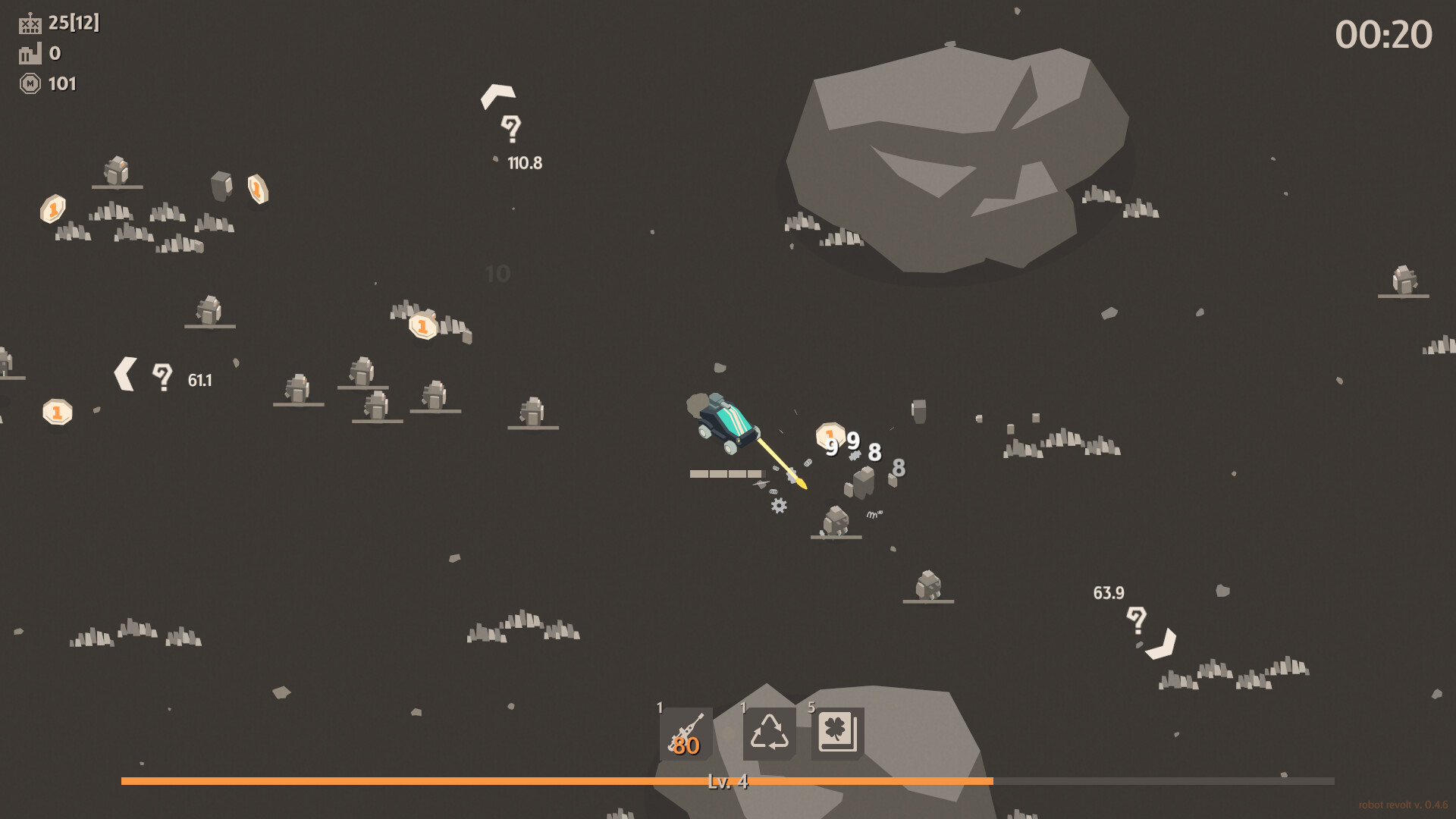Image resolution: width=1456 pixels, height=819 pixels.
Task: Click the destroyed robots counter icon
Action: [x=30, y=24]
